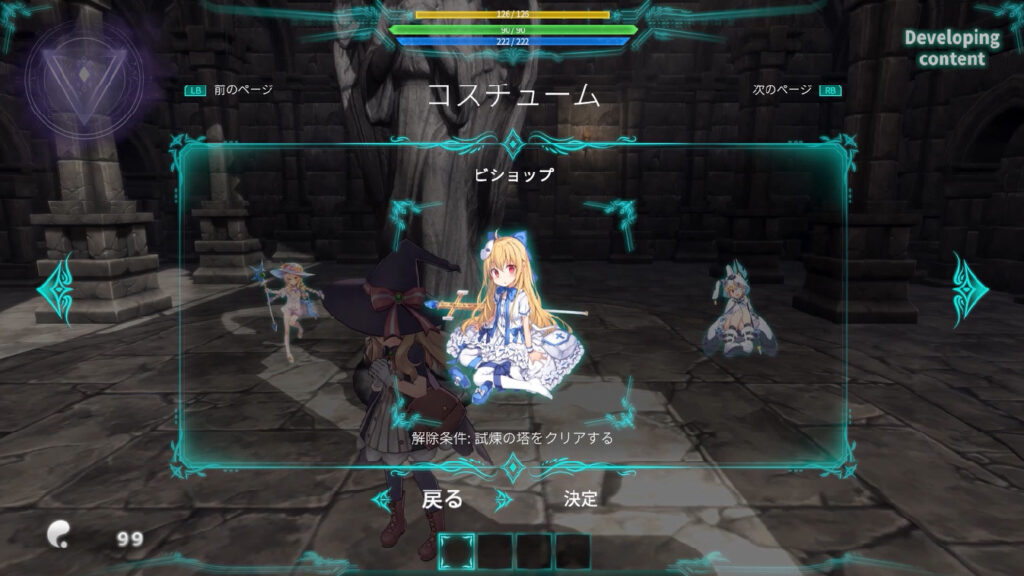The image size is (1024, 576).
Task: Confirm costume with 決定
Action: click(x=580, y=499)
